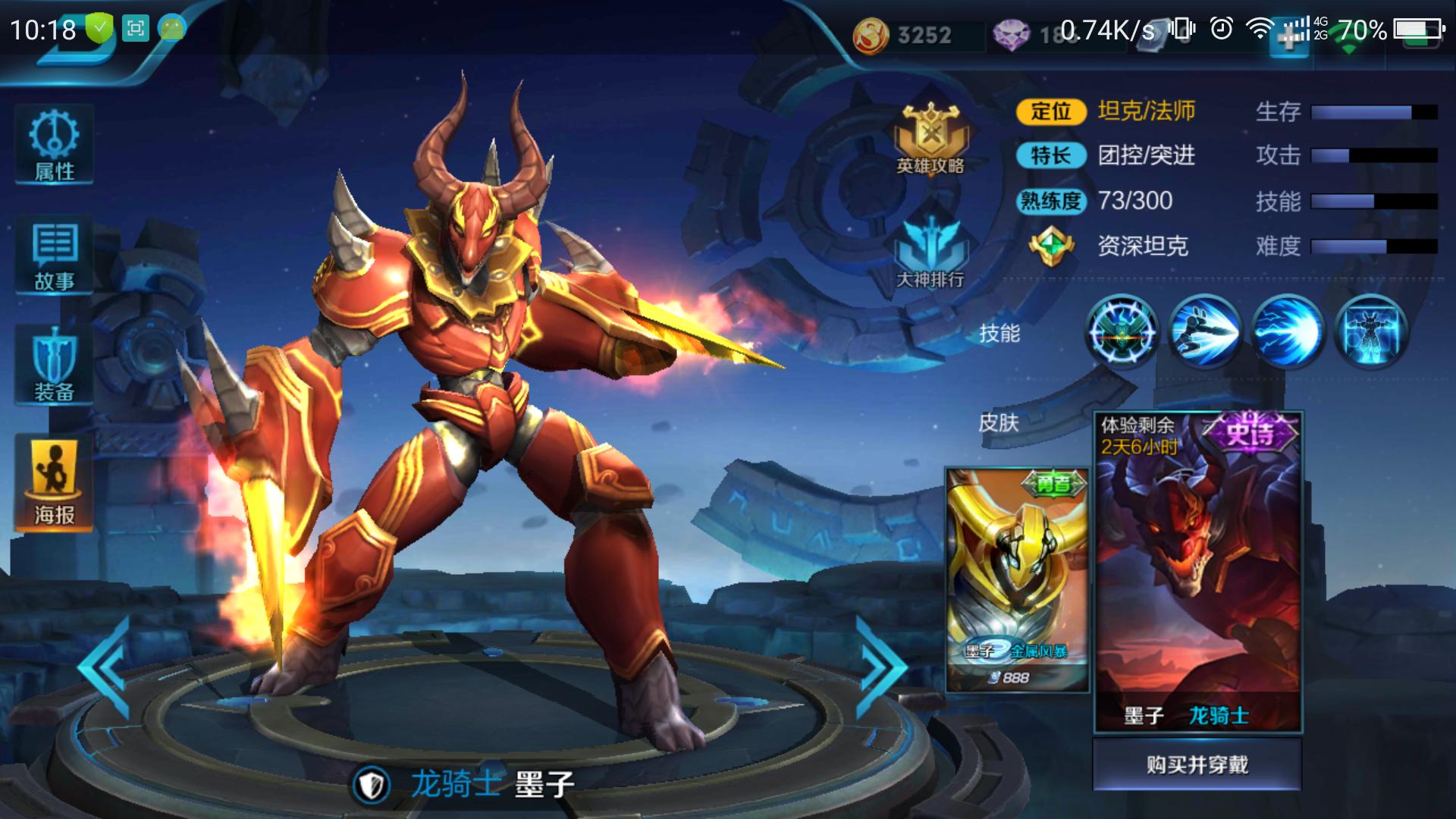Show the previous hero with left arrow
The image size is (1456, 819).
point(104,667)
